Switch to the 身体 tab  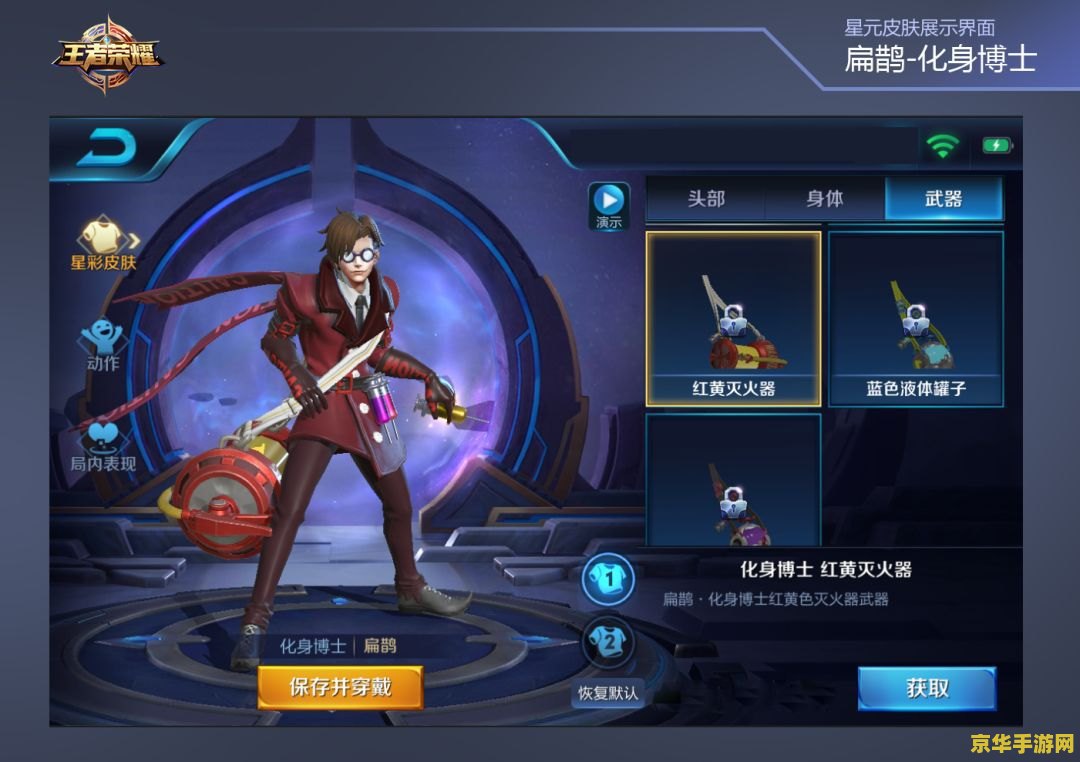(x=825, y=199)
